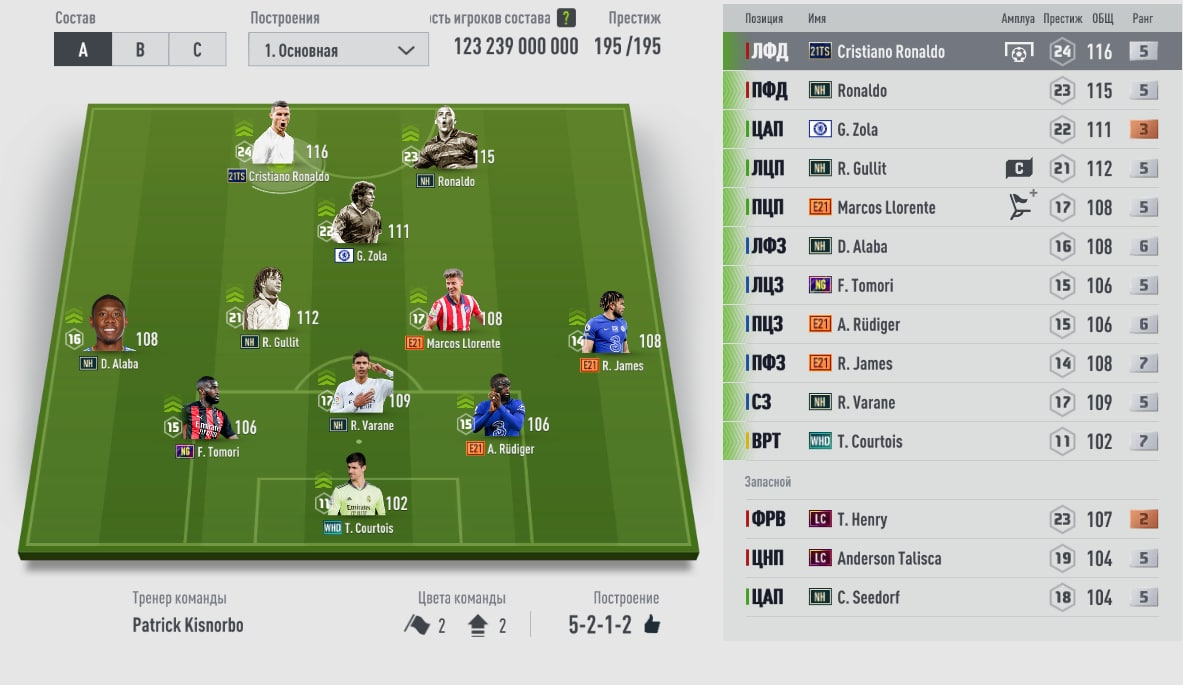Pick Marcos Llorente row in the list
1183x685 pixels.
pos(940,208)
